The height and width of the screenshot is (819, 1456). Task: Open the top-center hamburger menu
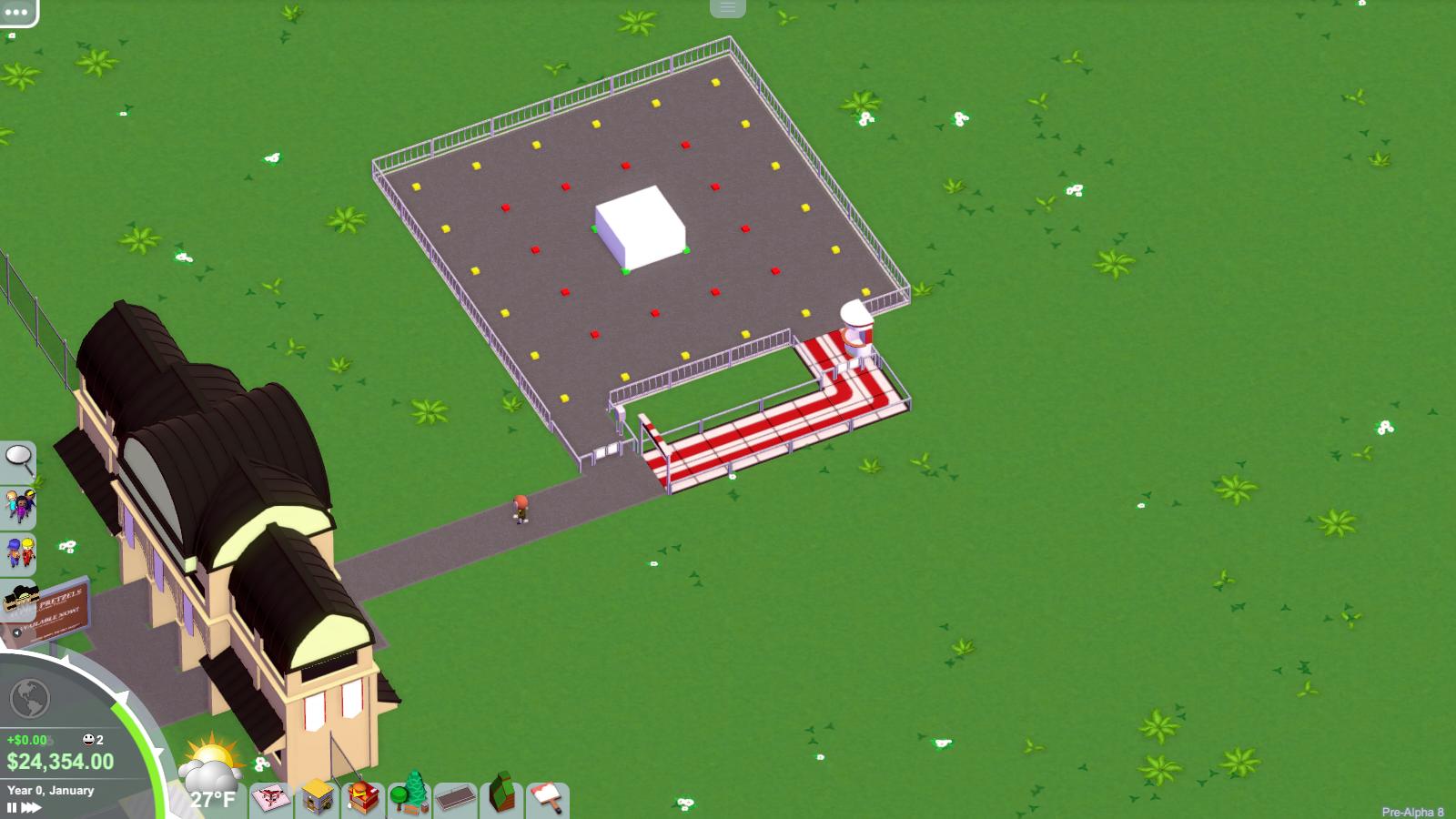click(x=725, y=7)
